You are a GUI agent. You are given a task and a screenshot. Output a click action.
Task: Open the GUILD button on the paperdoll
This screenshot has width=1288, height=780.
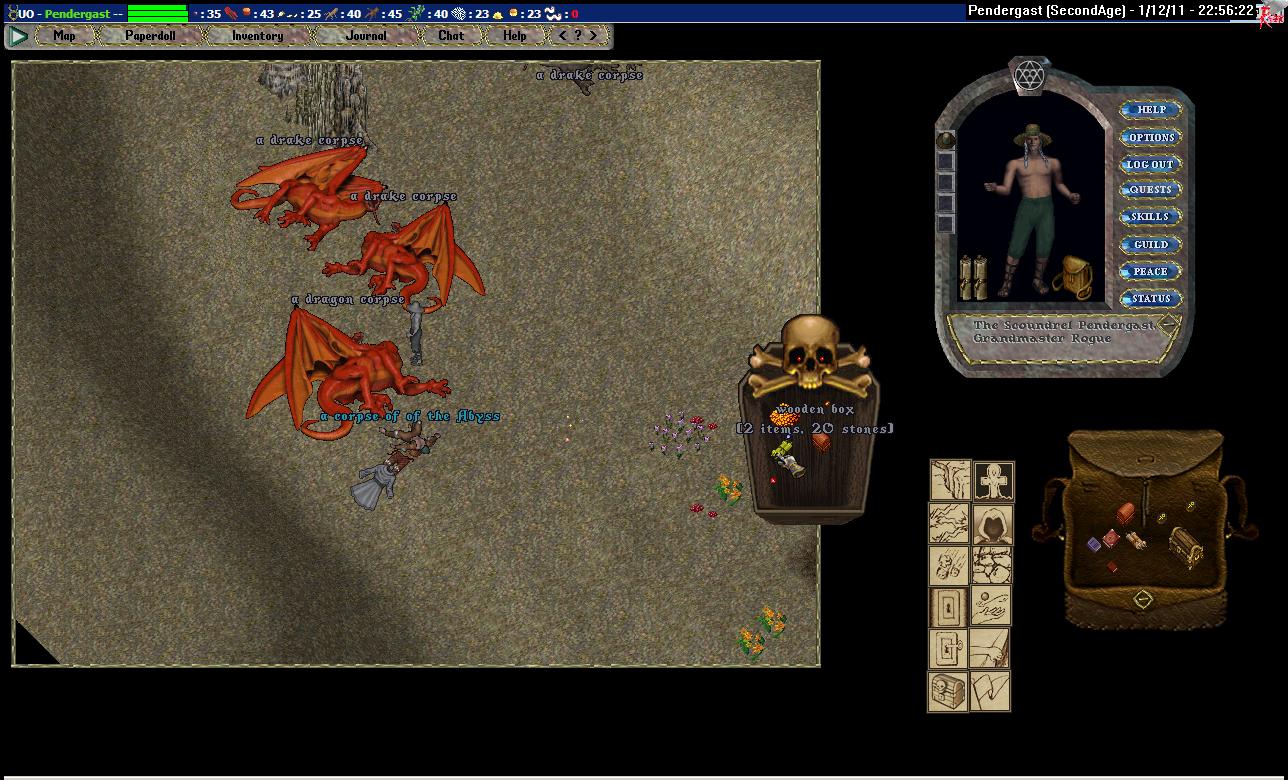click(x=1150, y=244)
